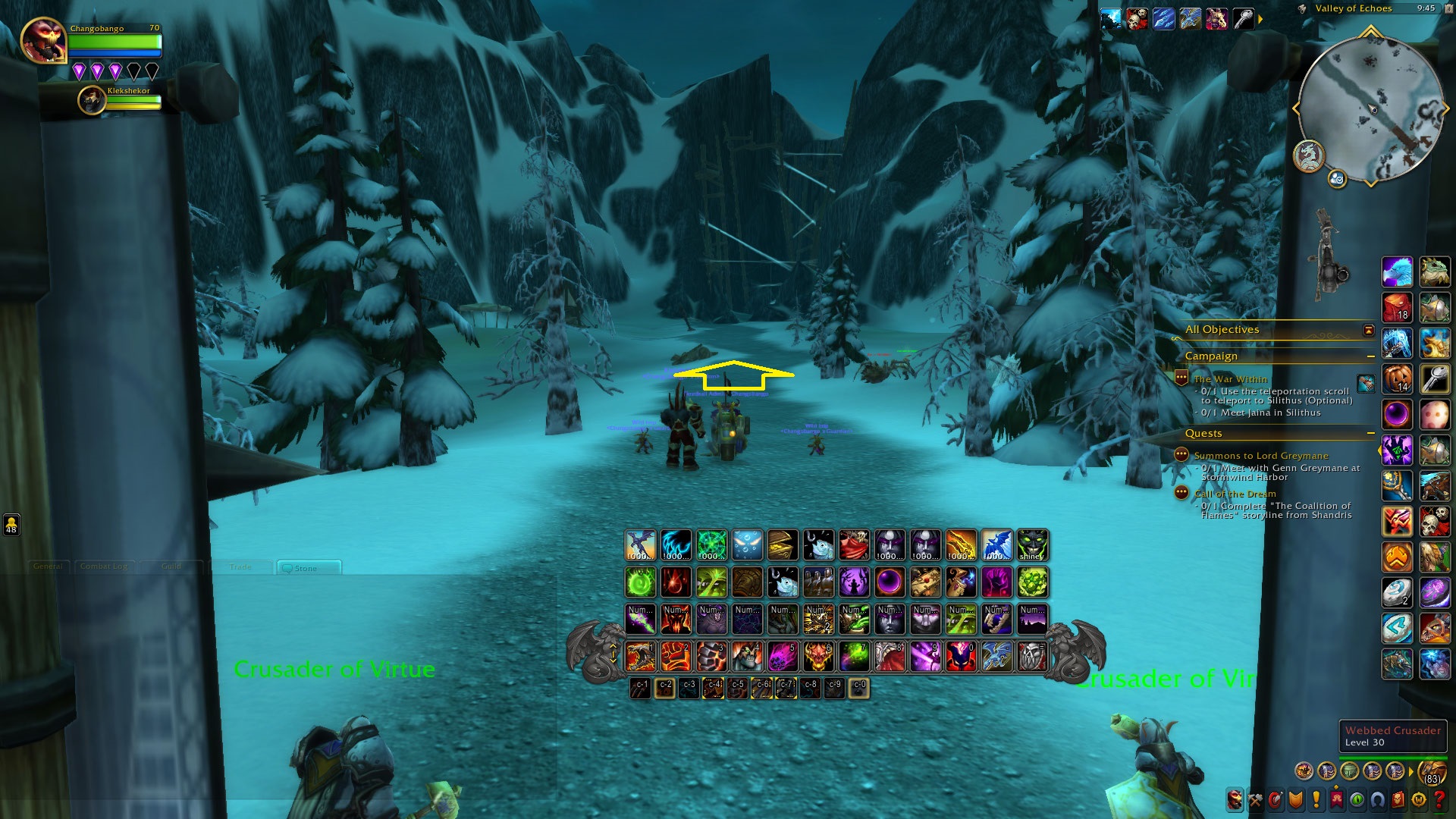Collapse the All Objectives tracker
Viewport: 1456px width, 819px height.
(1368, 330)
